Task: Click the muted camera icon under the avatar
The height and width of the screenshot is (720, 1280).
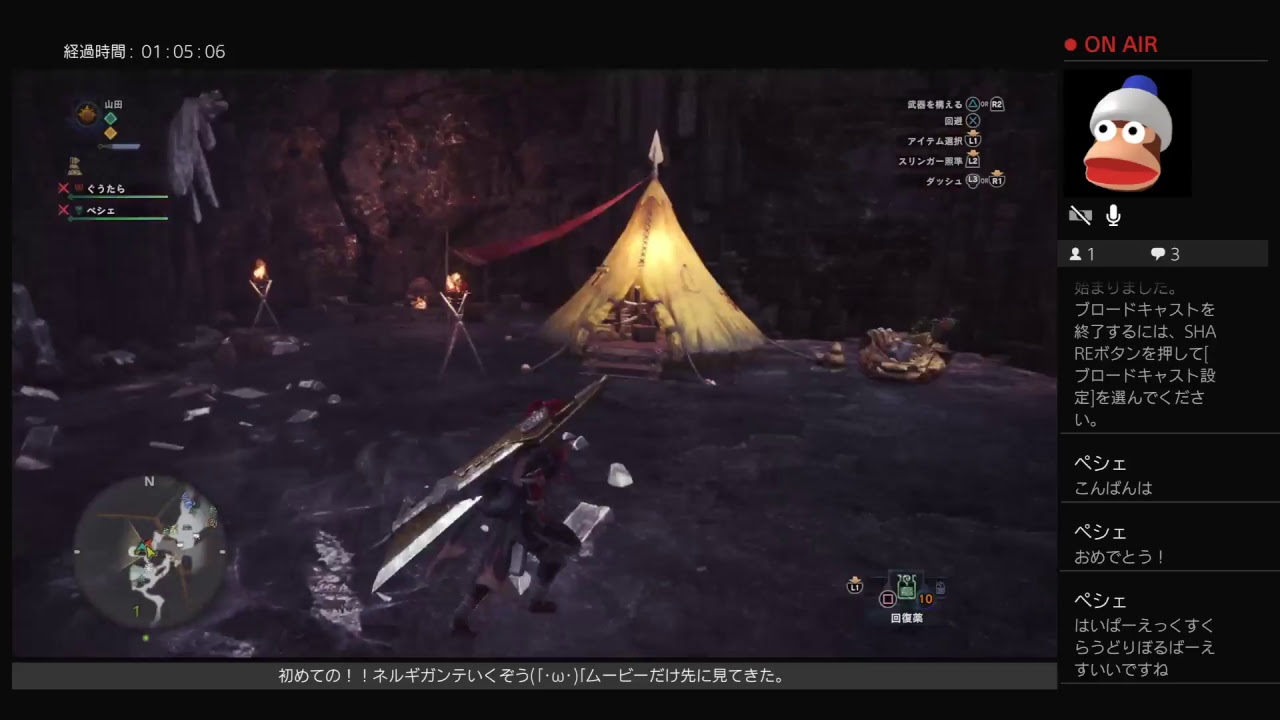Action: (1079, 213)
